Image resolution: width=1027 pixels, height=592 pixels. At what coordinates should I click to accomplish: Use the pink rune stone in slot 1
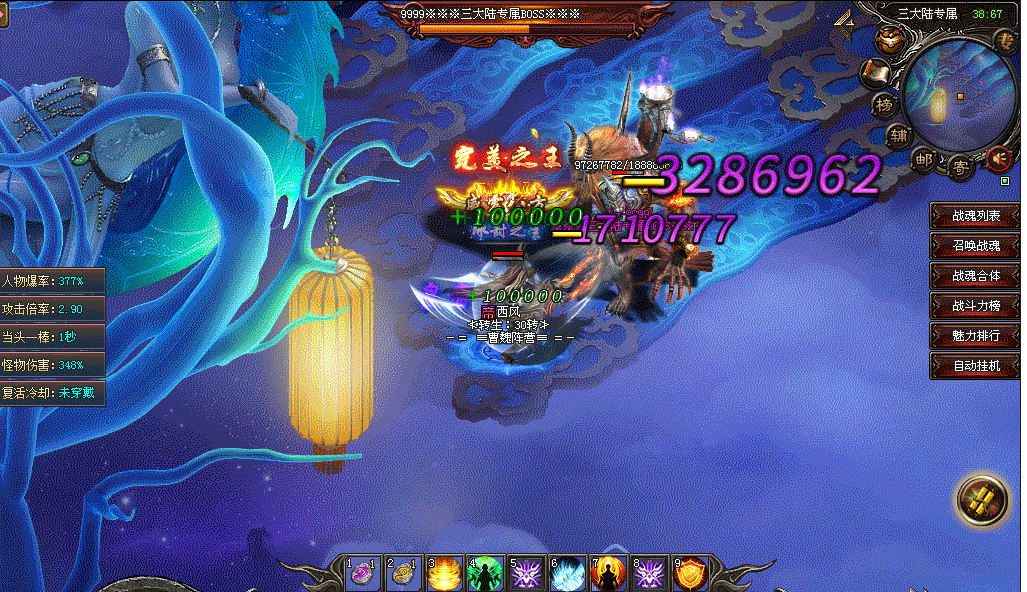tap(362, 574)
